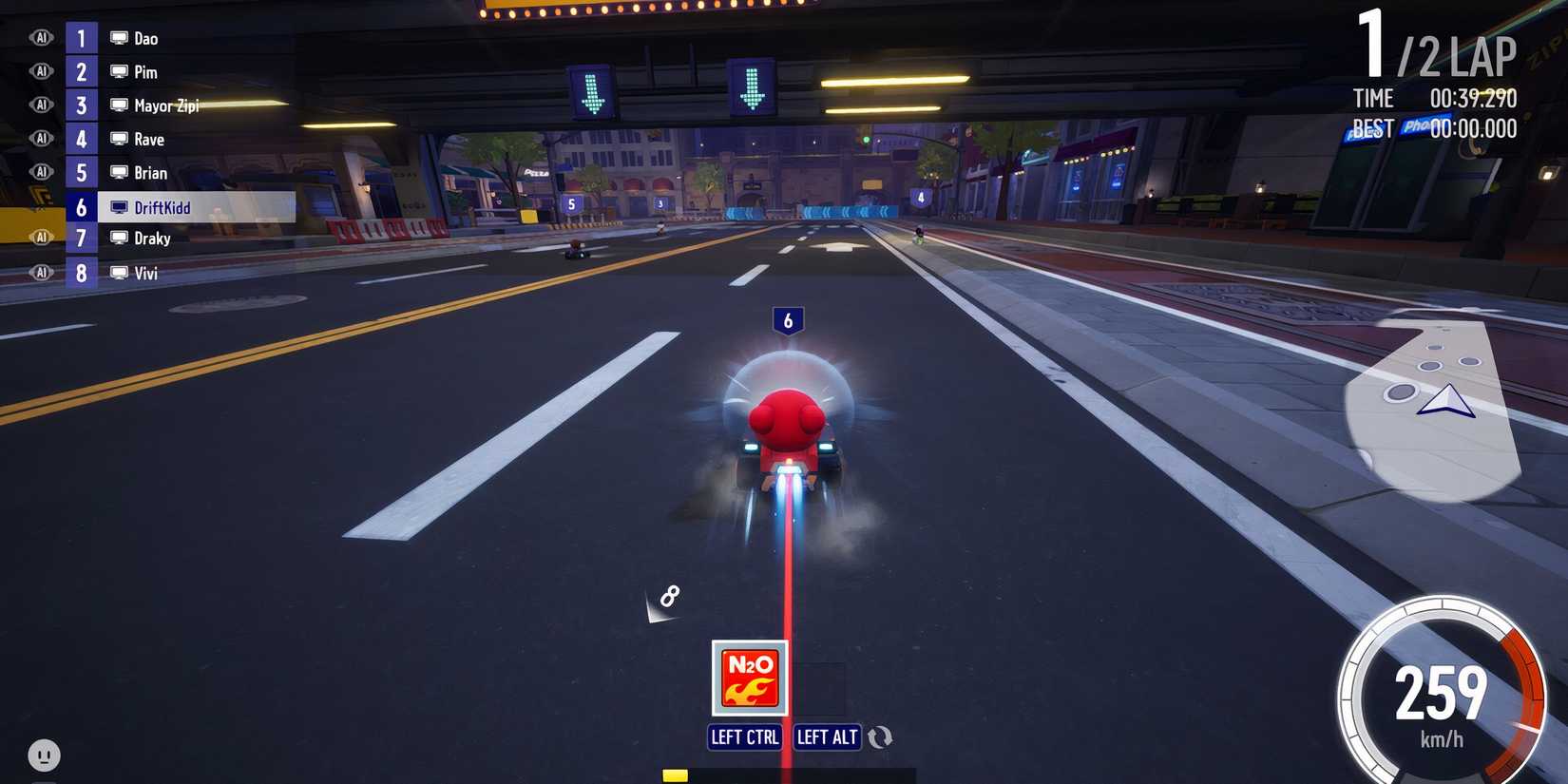Toggle the AI indicator for Brian

(42, 171)
